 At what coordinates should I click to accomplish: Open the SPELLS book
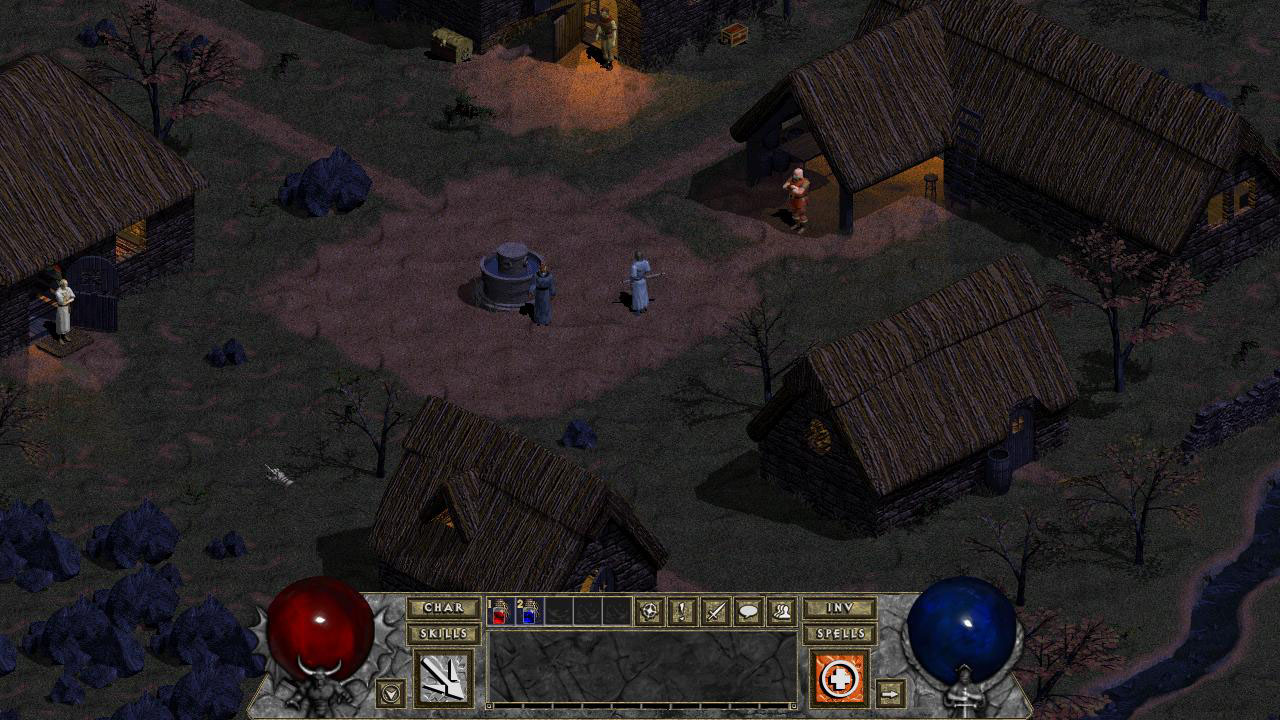click(839, 634)
